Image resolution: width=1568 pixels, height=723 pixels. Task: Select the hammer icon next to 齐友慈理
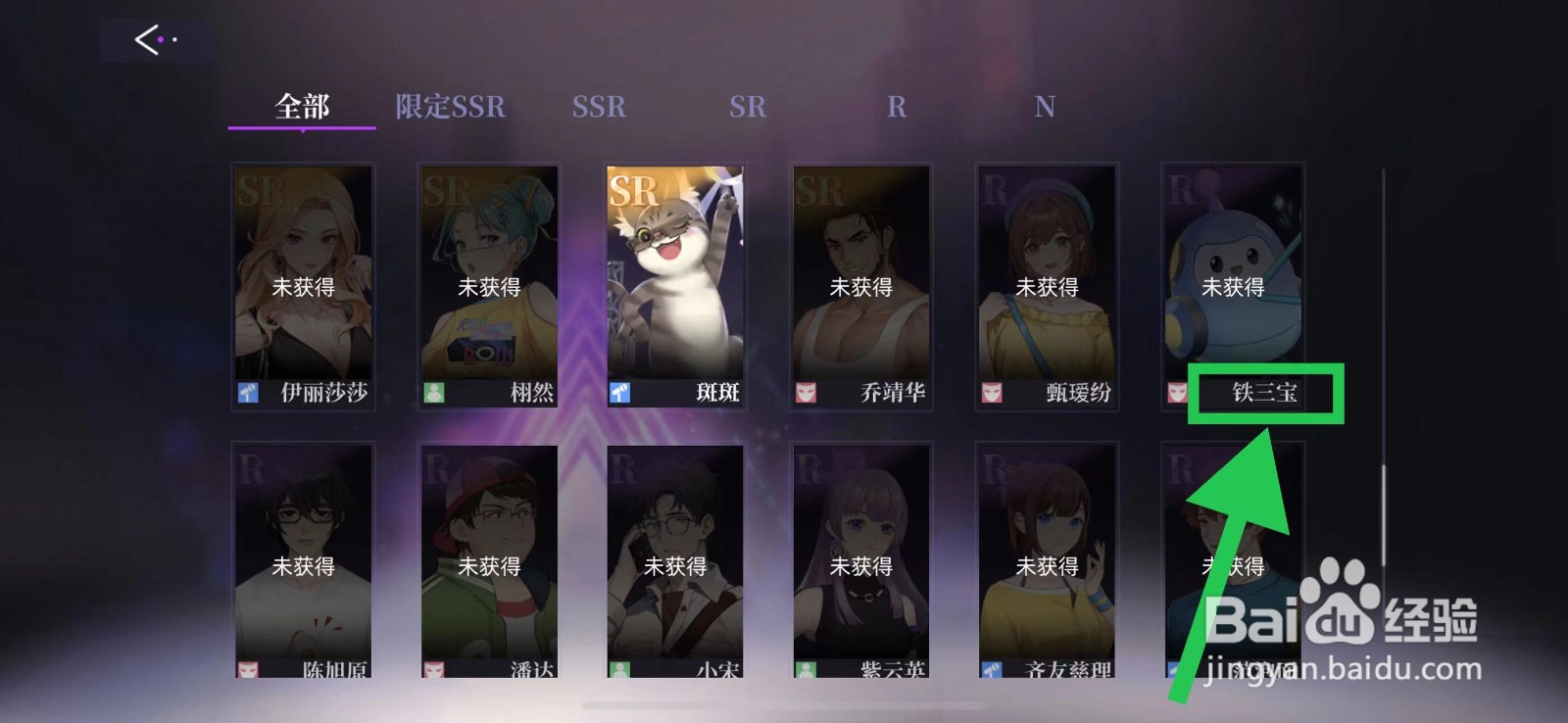(994, 671)
